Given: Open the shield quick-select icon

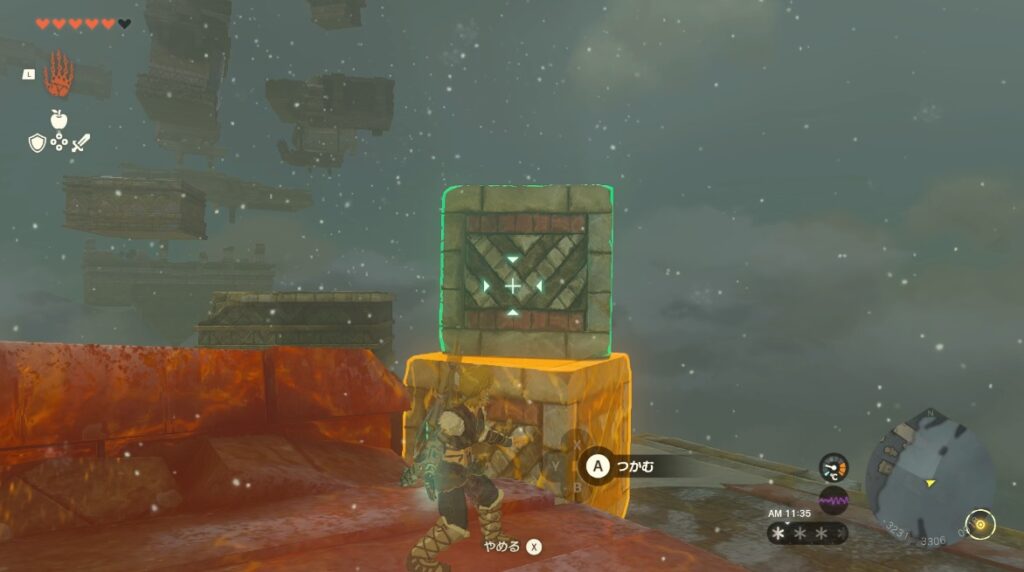Looking at the screenshot, I should (37, 143).
